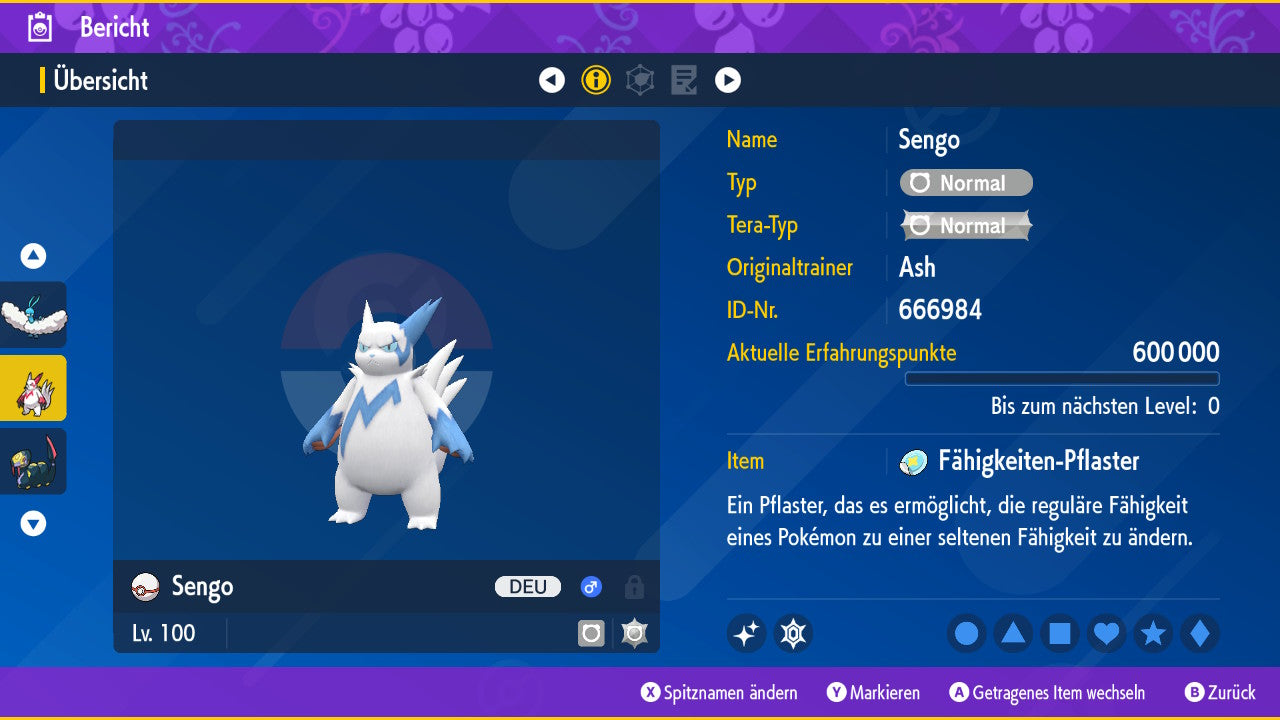Click the Fähigkeiten-Pflaster held item

click(x=1024, y=461)
